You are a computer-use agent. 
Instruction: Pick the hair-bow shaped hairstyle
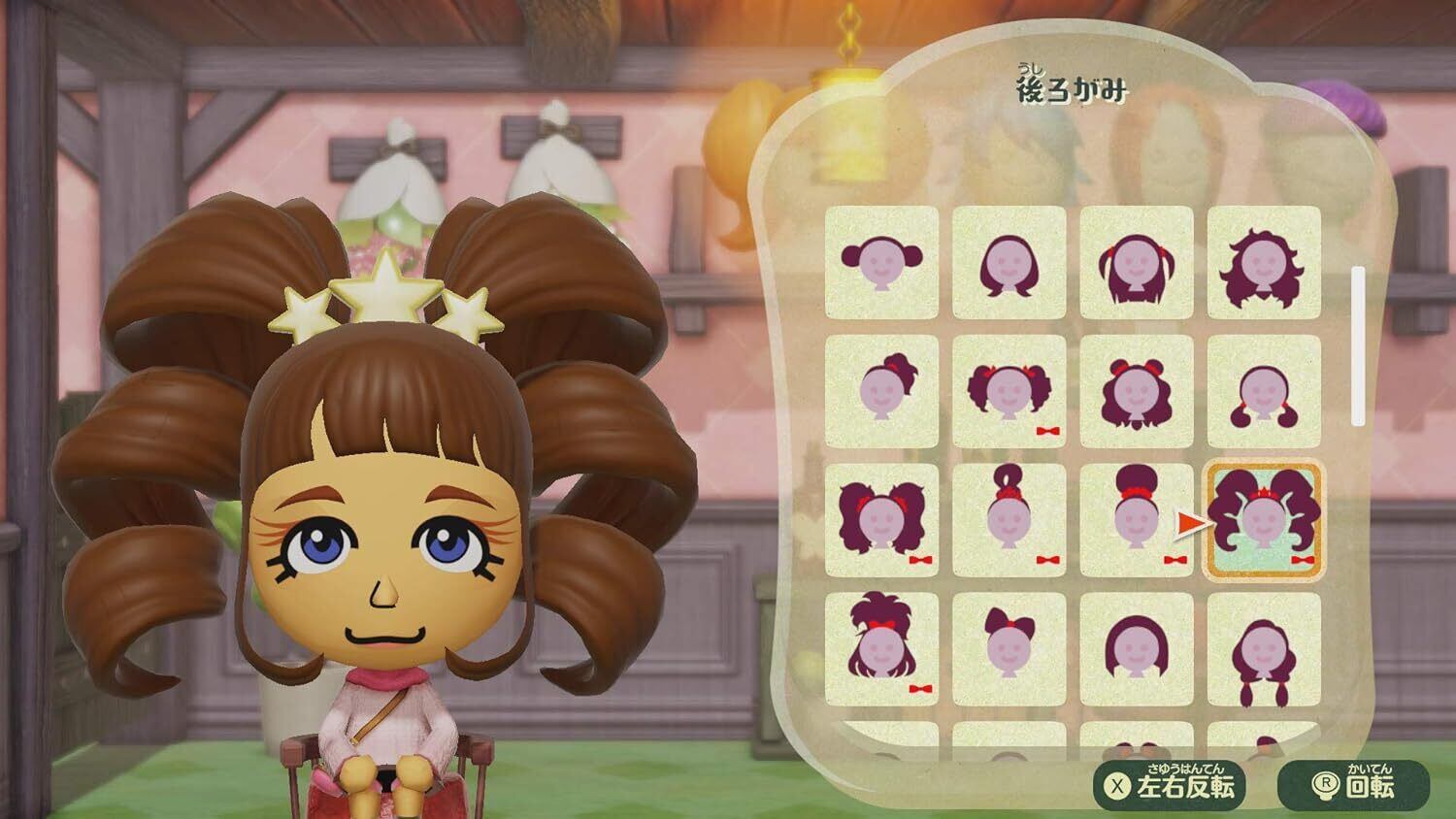[1009, 647]
